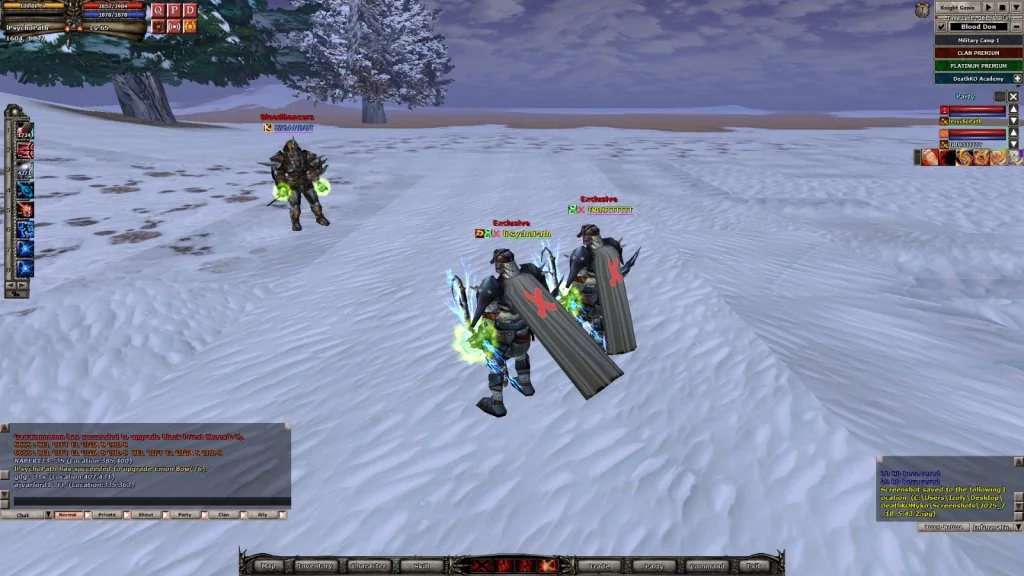Screen dimensions: 1024x576
Task: Open the Map from the bottom bar
Action: pos(270,566)
